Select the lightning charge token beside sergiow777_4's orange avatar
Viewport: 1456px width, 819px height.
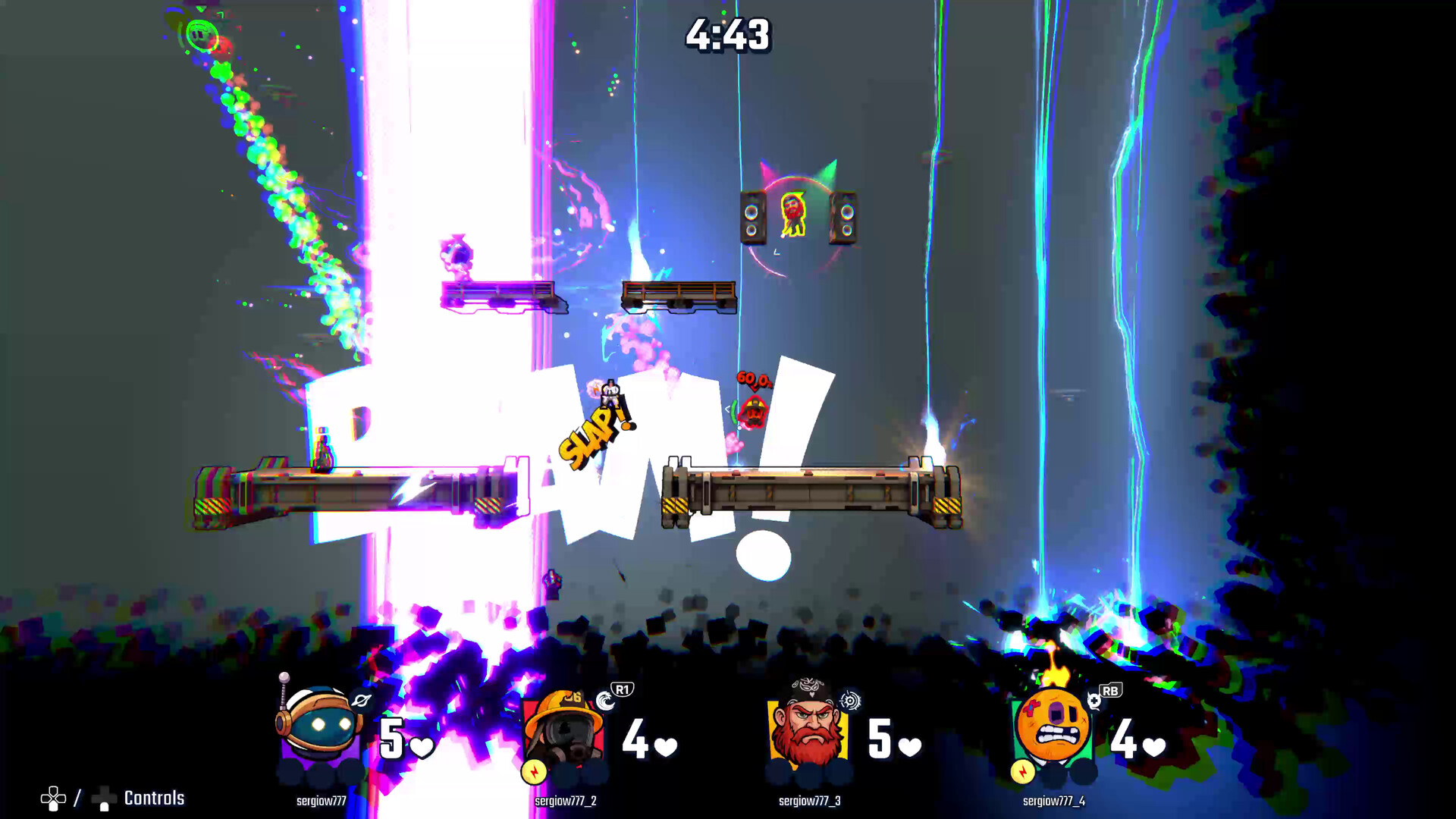coord(1022,771)
